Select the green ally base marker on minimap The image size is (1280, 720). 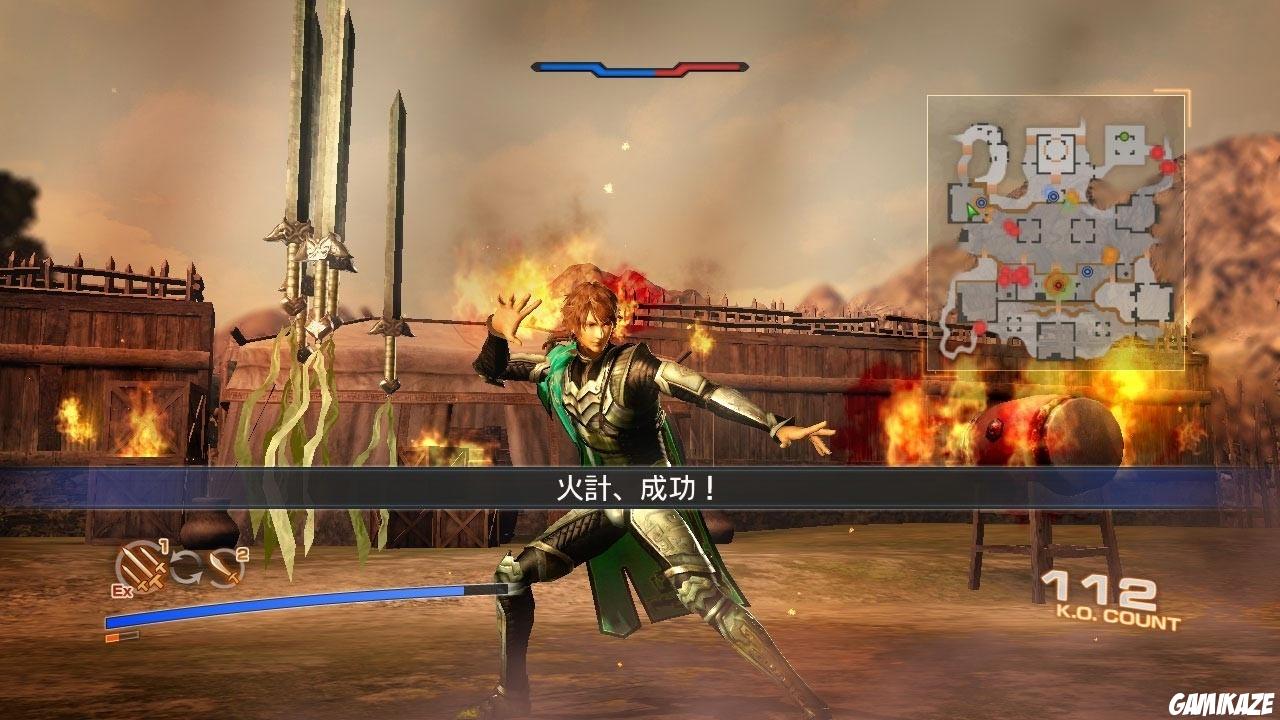click(1125, 138)
